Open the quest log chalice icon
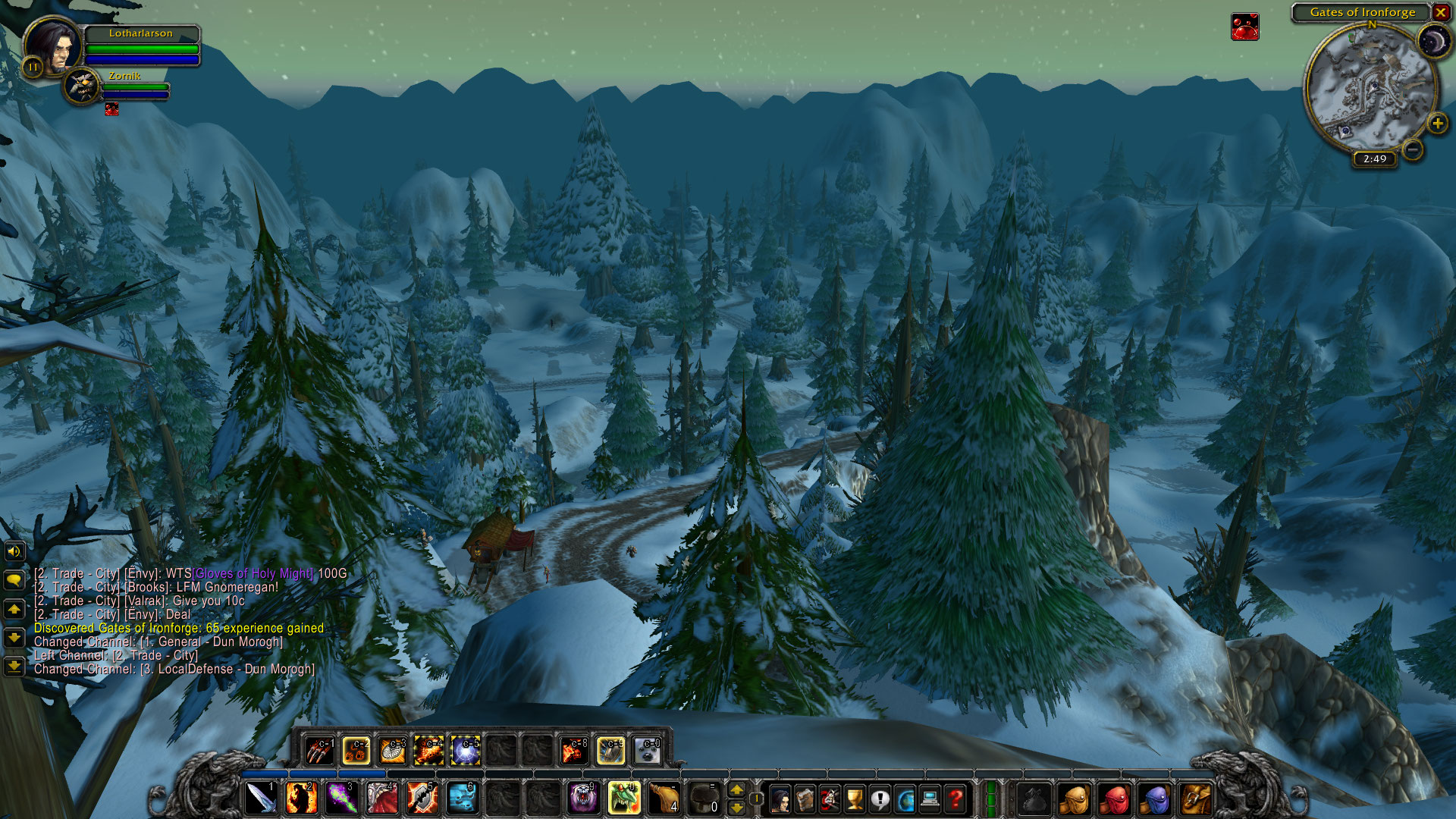This screenshot has width=1456, height=819. tap(855, 799)
